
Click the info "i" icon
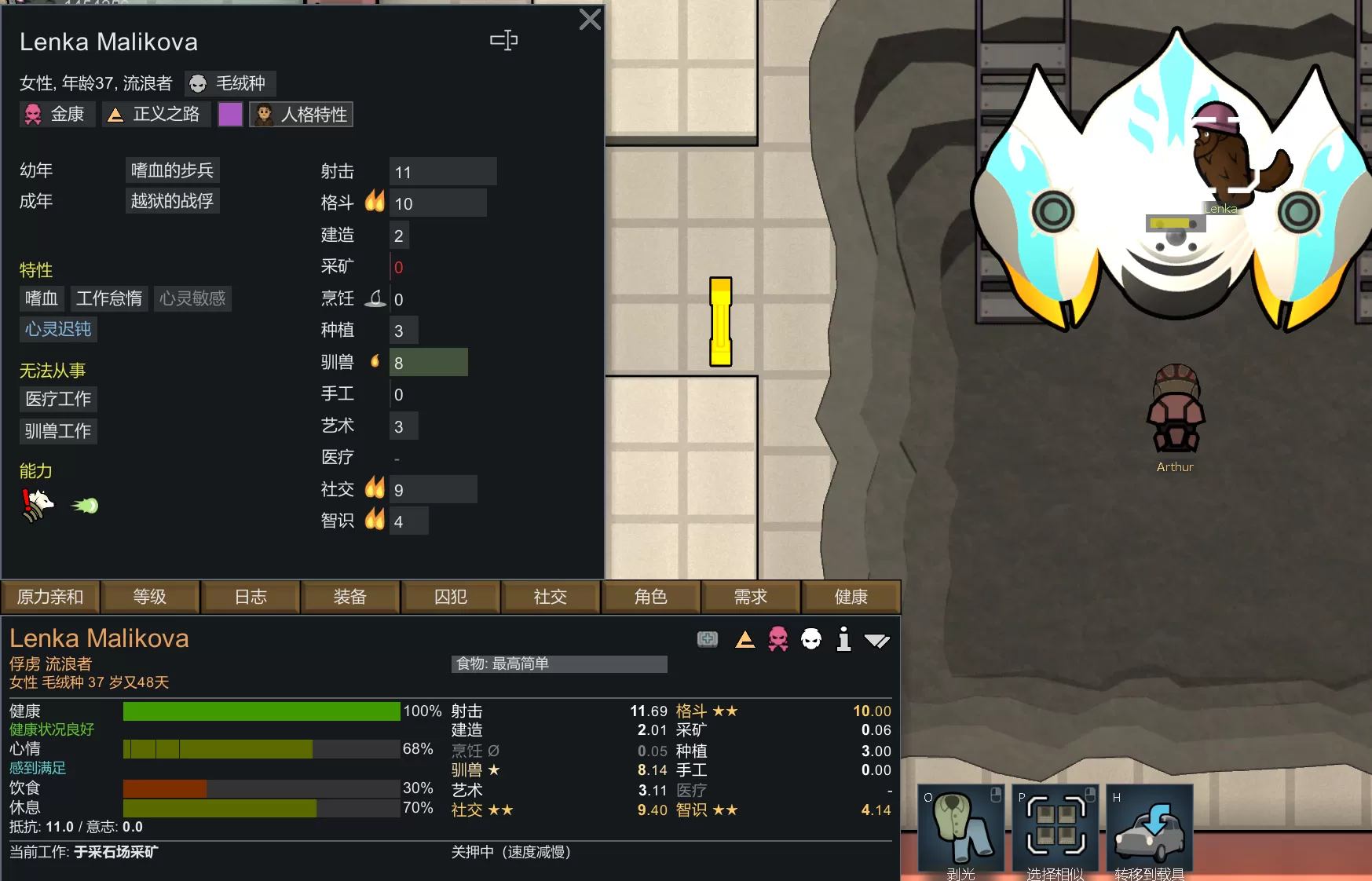(x=843, y=639)
